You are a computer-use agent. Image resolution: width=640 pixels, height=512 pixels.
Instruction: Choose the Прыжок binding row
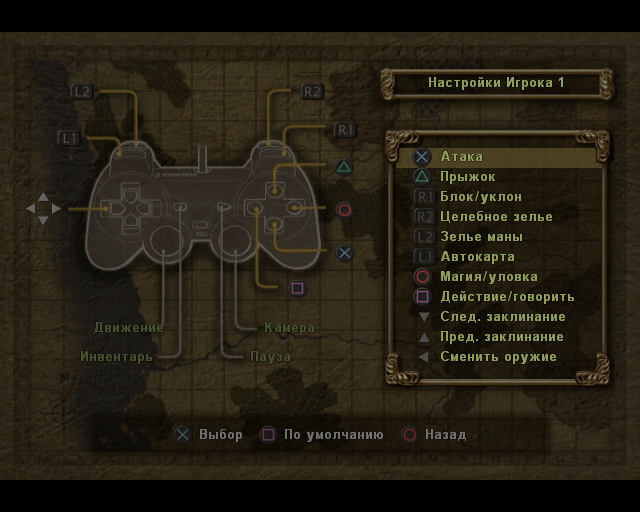pyautogui.click(x=468, y=177)
